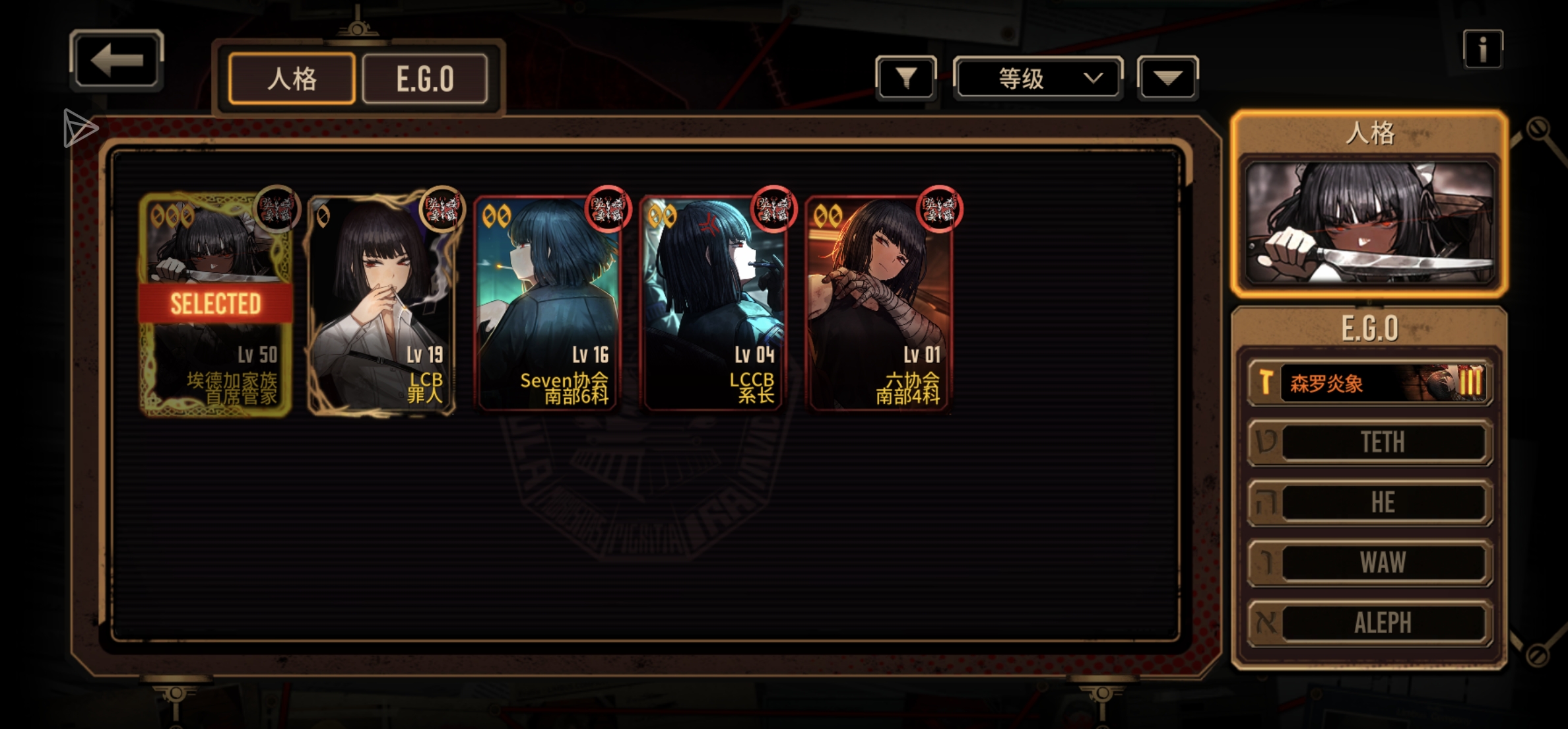Screen dimensions: 1568x729
Task: Open the ALEPH E.G.O slot
Action: click(x=1369, y=623)
